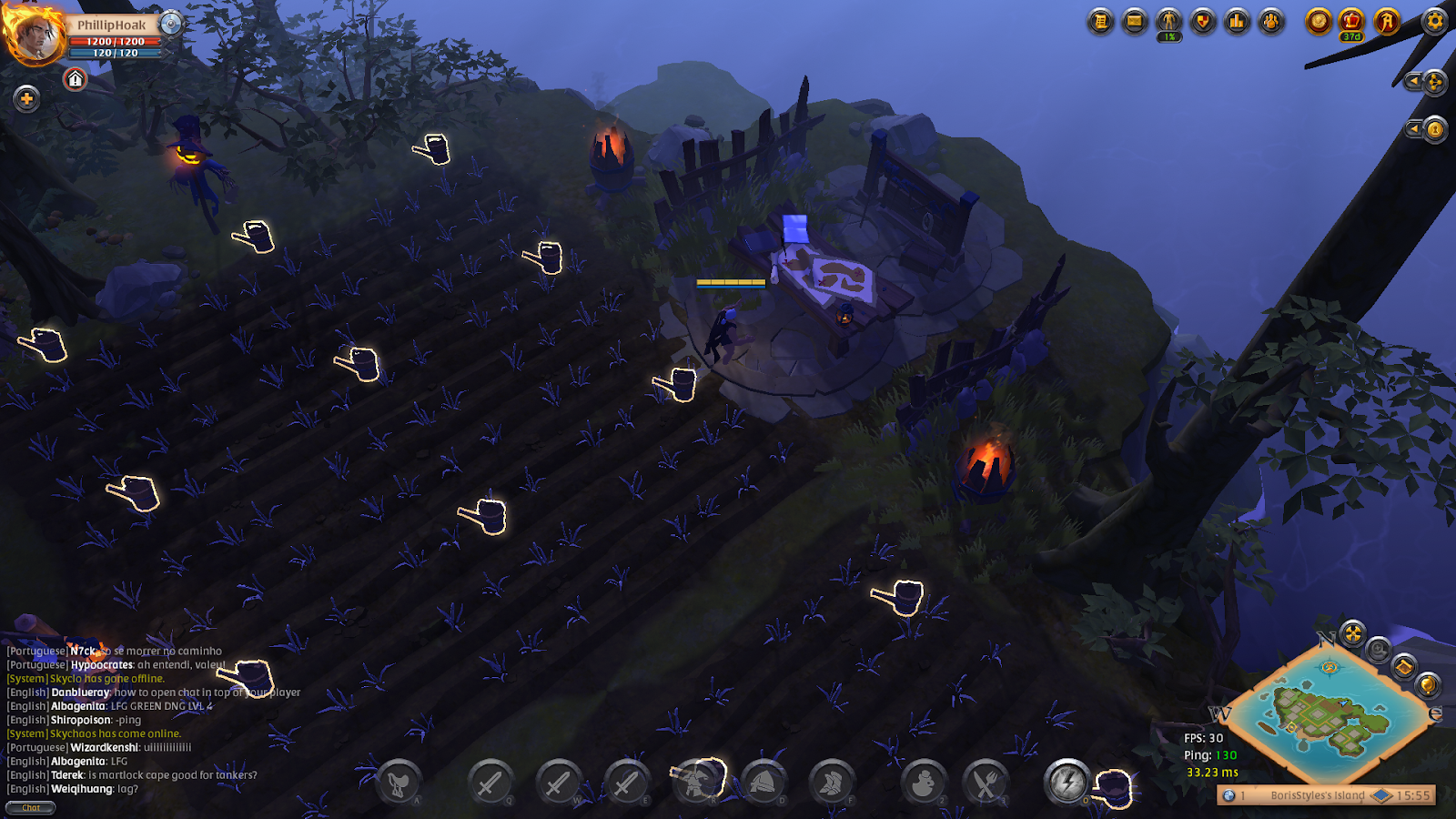Use the food fork-and-knife slot
This screenshot has width=1456, height=819.
(986, 783)
